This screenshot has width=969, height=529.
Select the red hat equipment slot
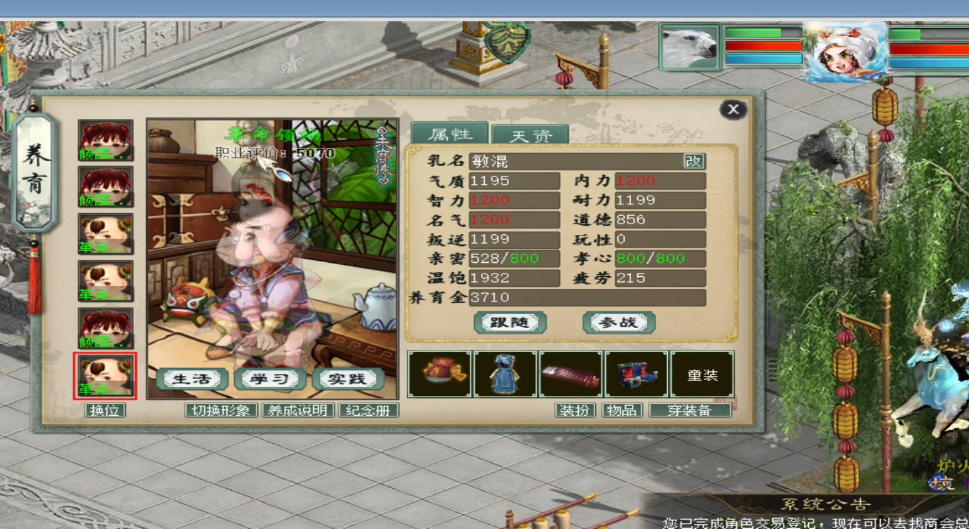coord(439,374)
